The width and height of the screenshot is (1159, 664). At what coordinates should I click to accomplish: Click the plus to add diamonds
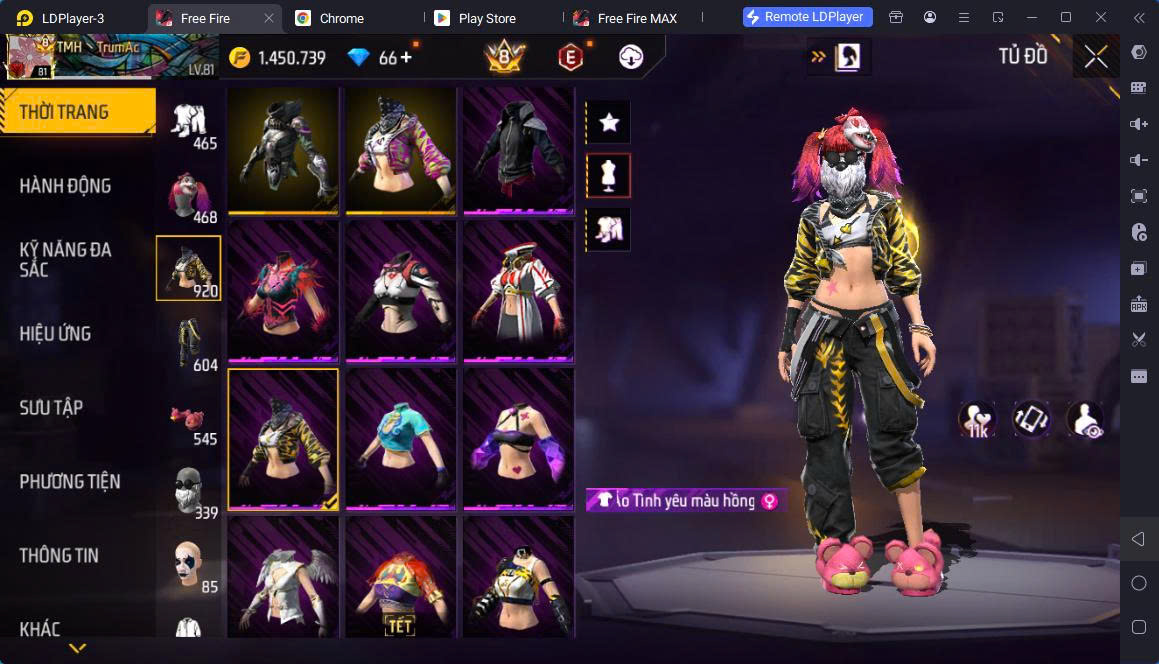click(406, 57)
